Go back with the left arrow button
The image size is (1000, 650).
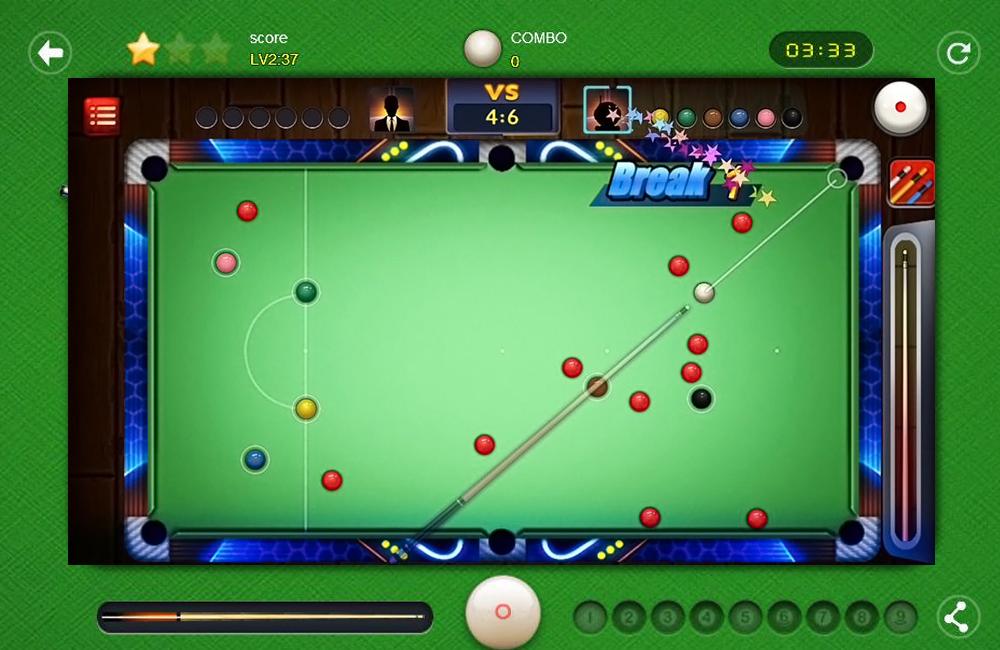(50, 52)
